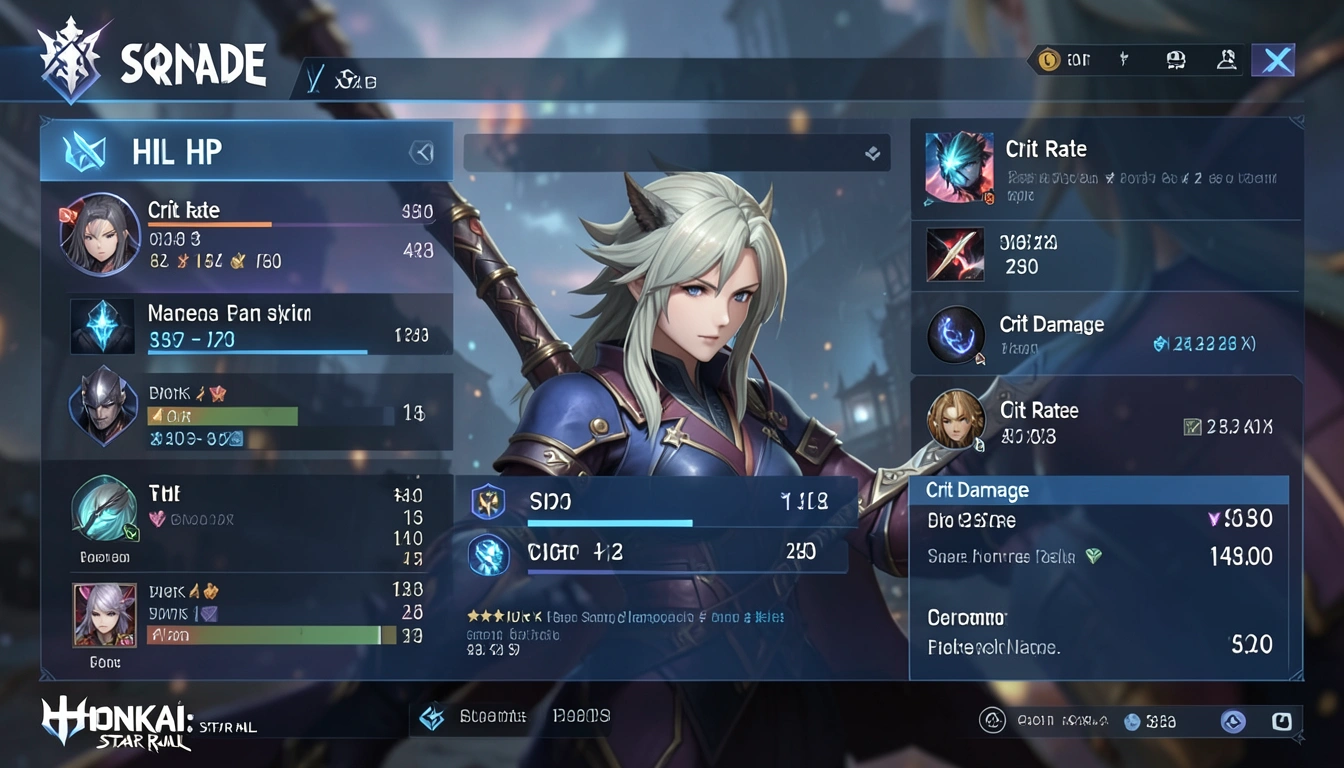Image resolution: width=1344 pixels, height=768 pixels.
Task: Choose the helmeted knight portrait
Action: 103,404
